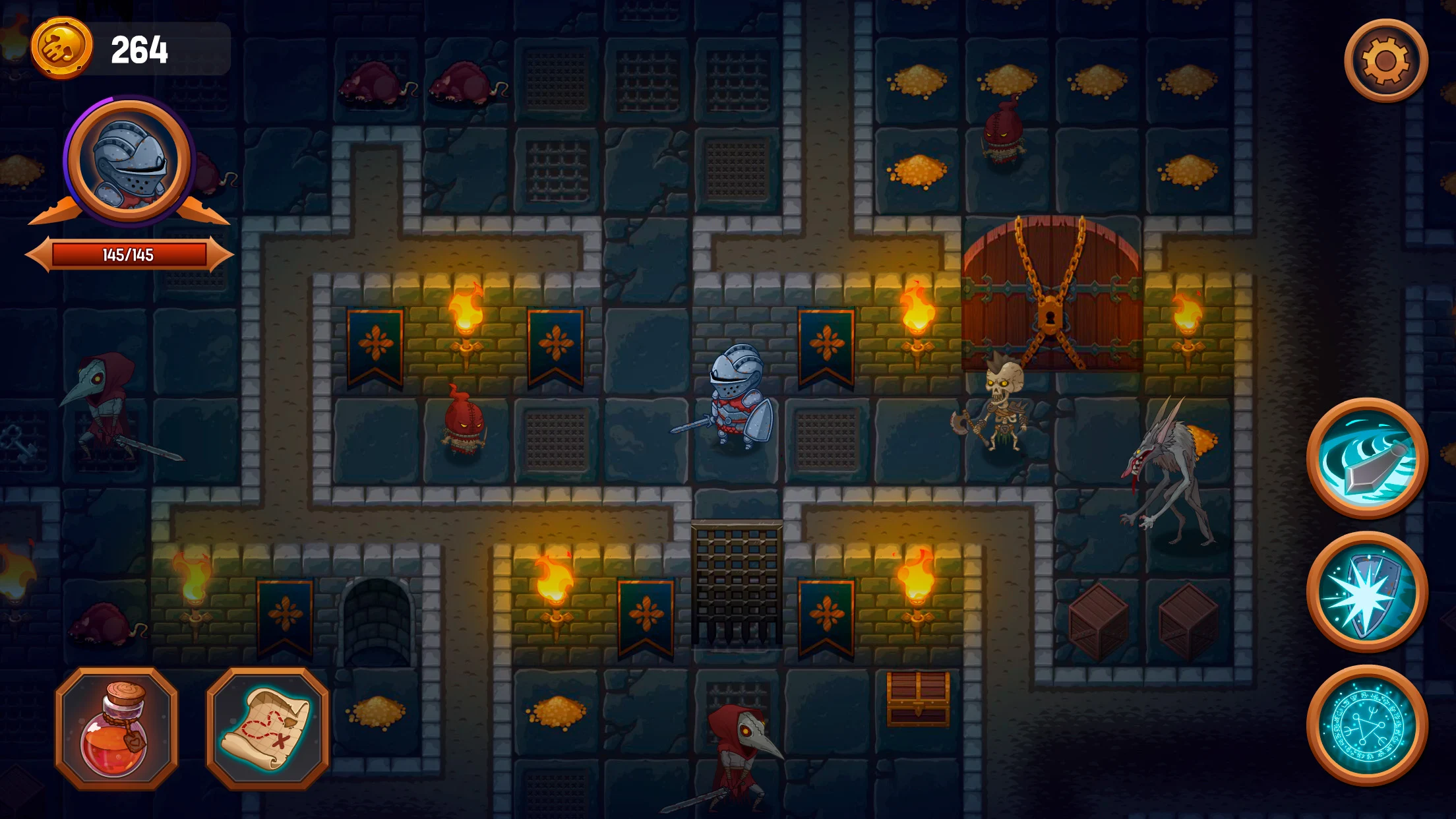This screenshot has width=1456, height=819.
Task: Open the treasure map scroll
Action: click(268, 729)
